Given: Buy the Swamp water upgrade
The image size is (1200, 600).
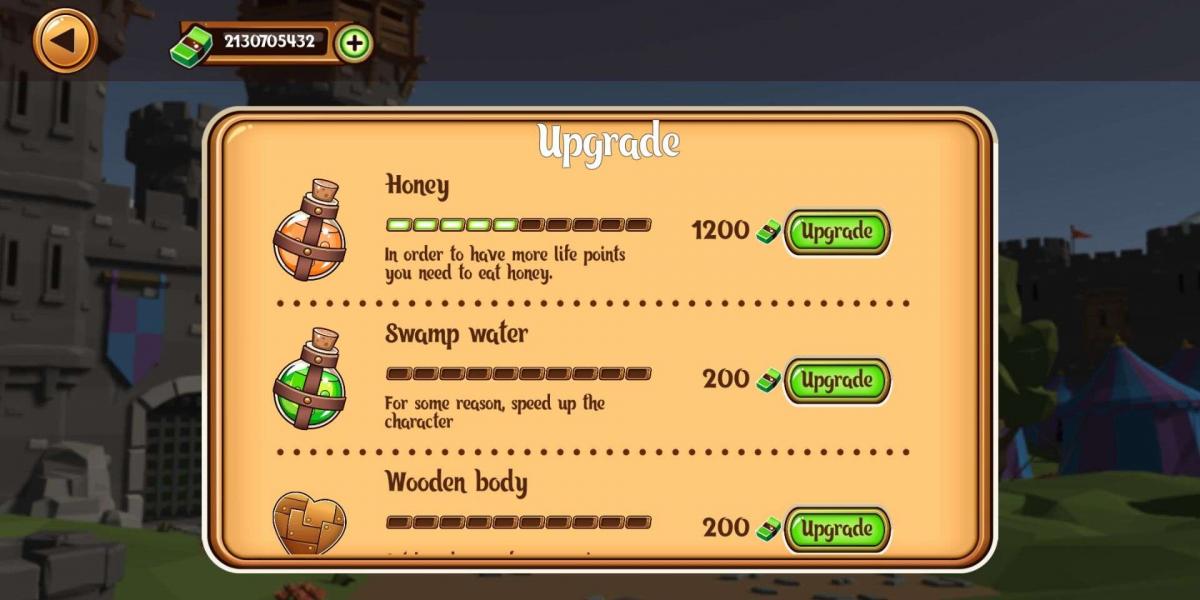Looking at the screenshot, I should click(836, 381).
